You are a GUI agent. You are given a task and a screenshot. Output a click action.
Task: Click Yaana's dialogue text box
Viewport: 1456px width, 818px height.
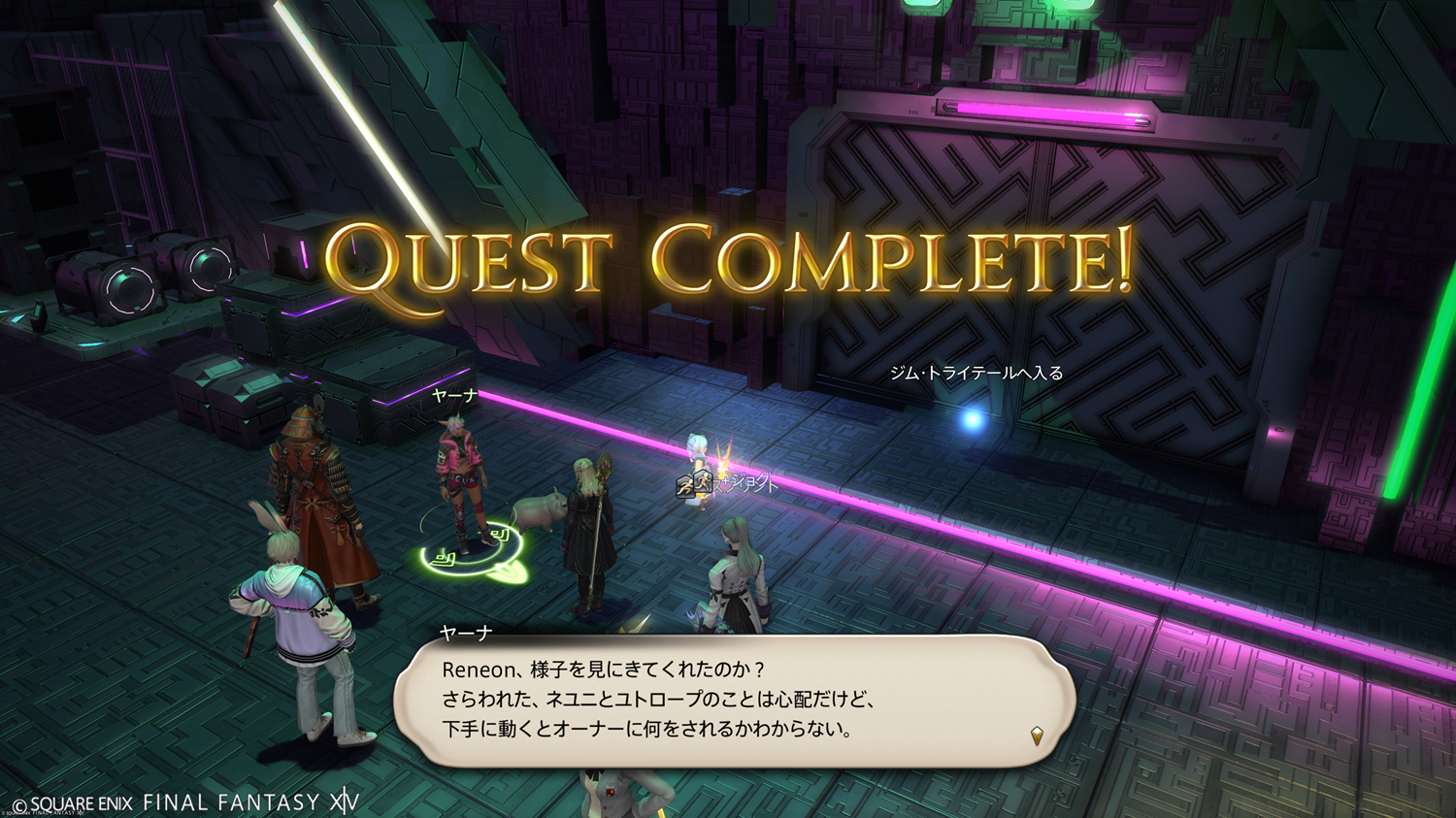[x=733, y=700]
